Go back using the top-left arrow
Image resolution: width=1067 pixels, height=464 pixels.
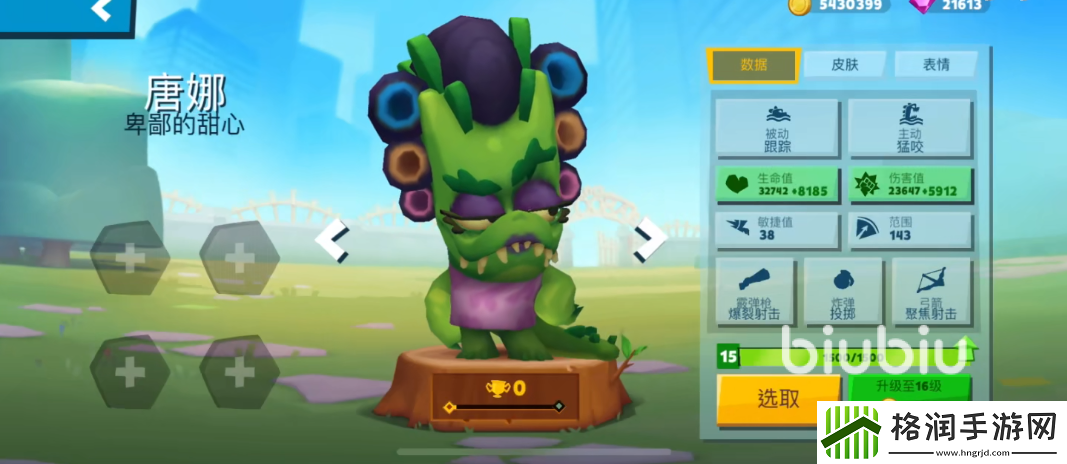(x=100, y=11)
